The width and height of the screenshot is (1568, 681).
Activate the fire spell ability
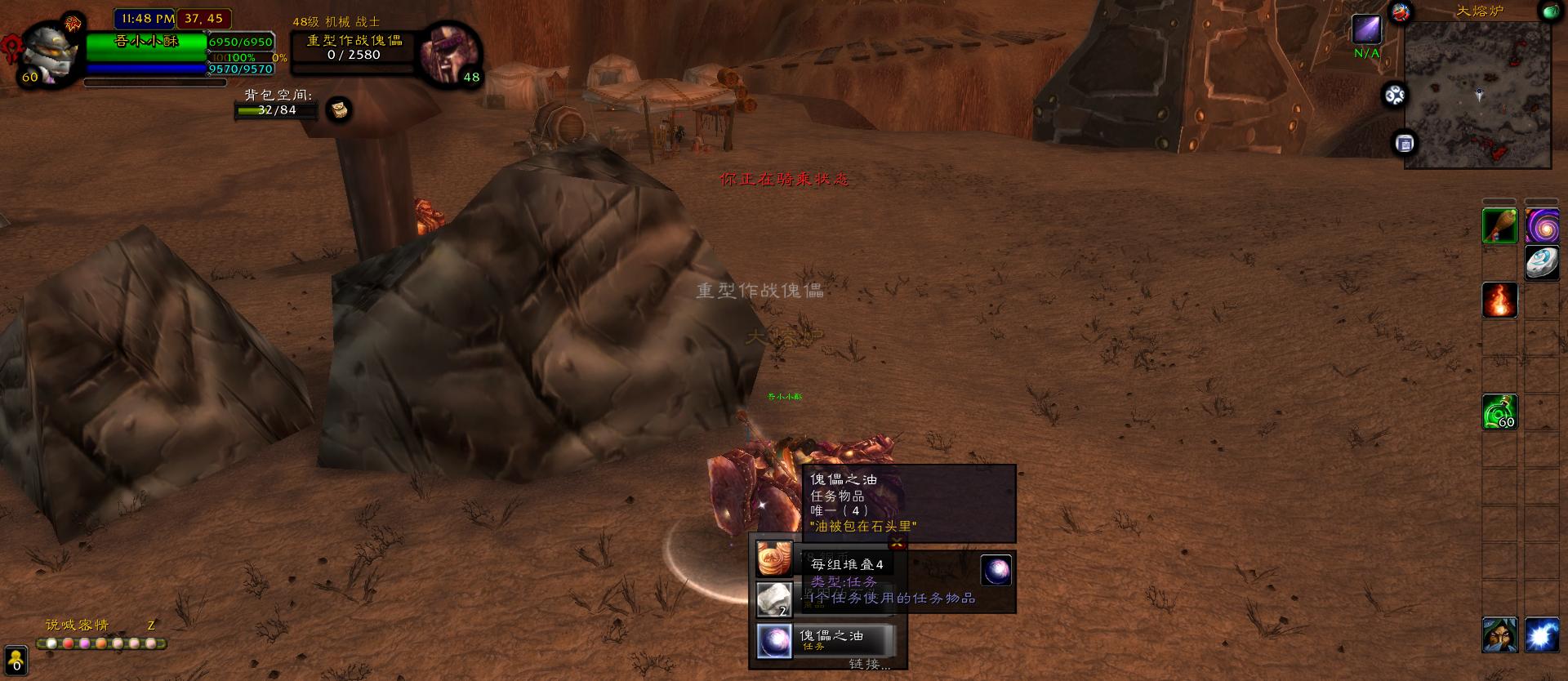1499,300
